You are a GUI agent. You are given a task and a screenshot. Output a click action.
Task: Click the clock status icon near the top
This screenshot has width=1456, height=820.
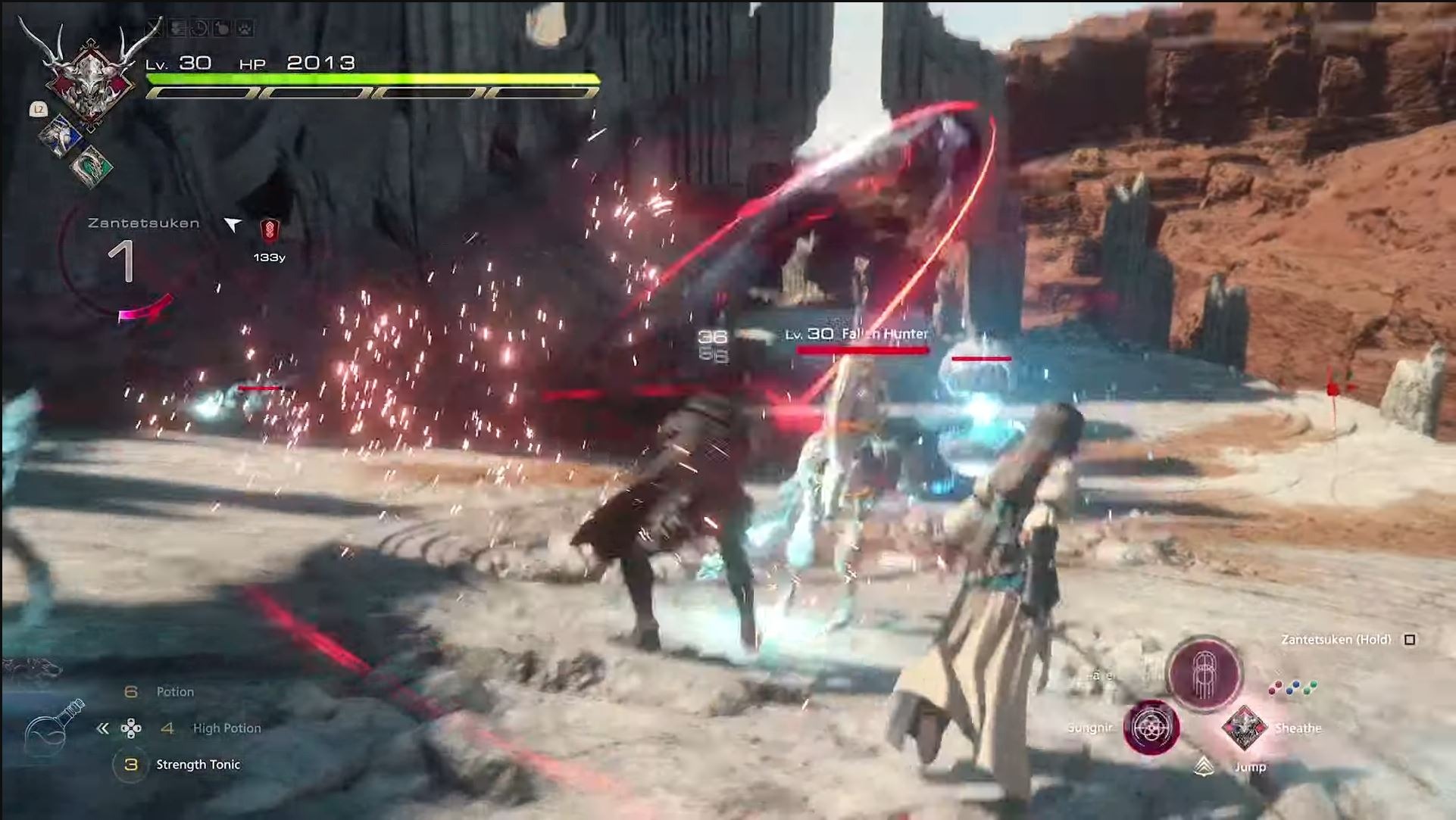pyautogui.click(x=199, y=27)
